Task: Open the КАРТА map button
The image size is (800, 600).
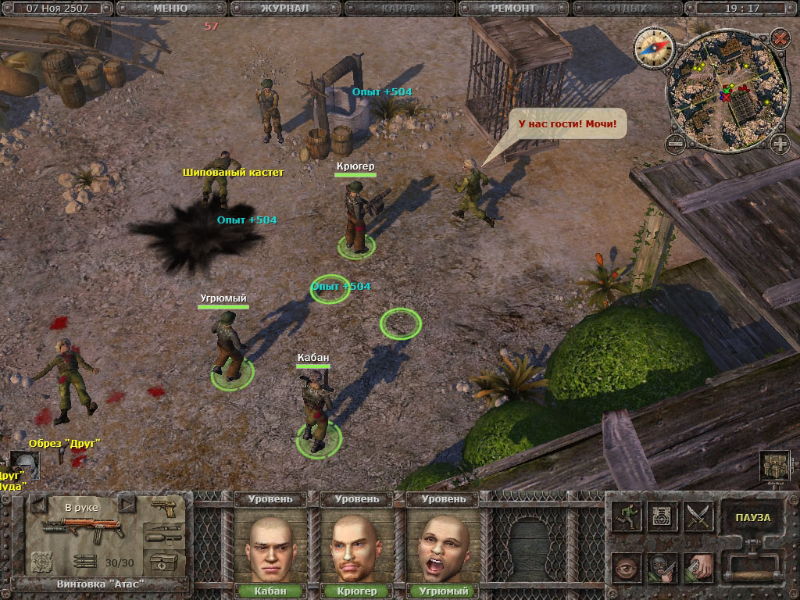Action: click(399, 8)
